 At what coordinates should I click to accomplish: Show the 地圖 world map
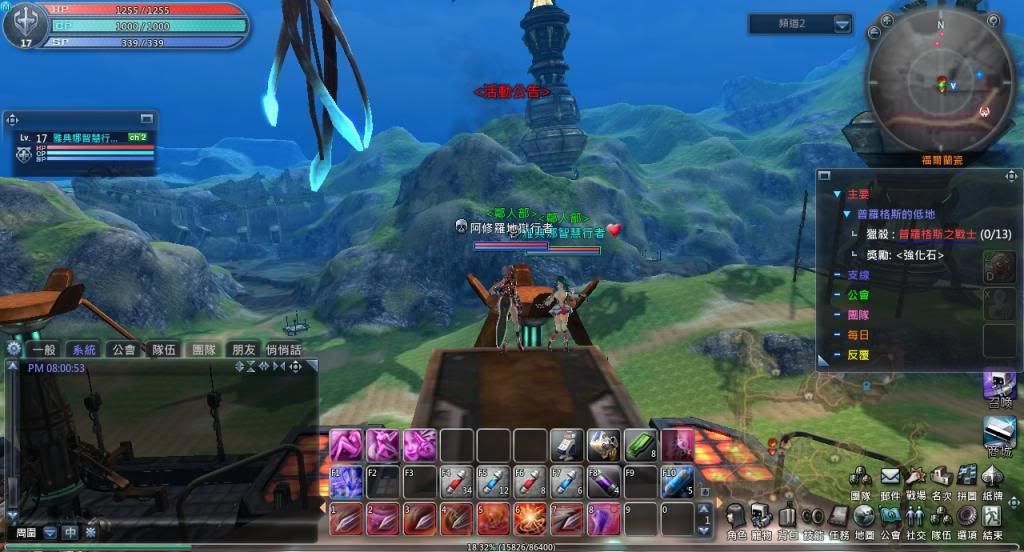click(865, 516)
